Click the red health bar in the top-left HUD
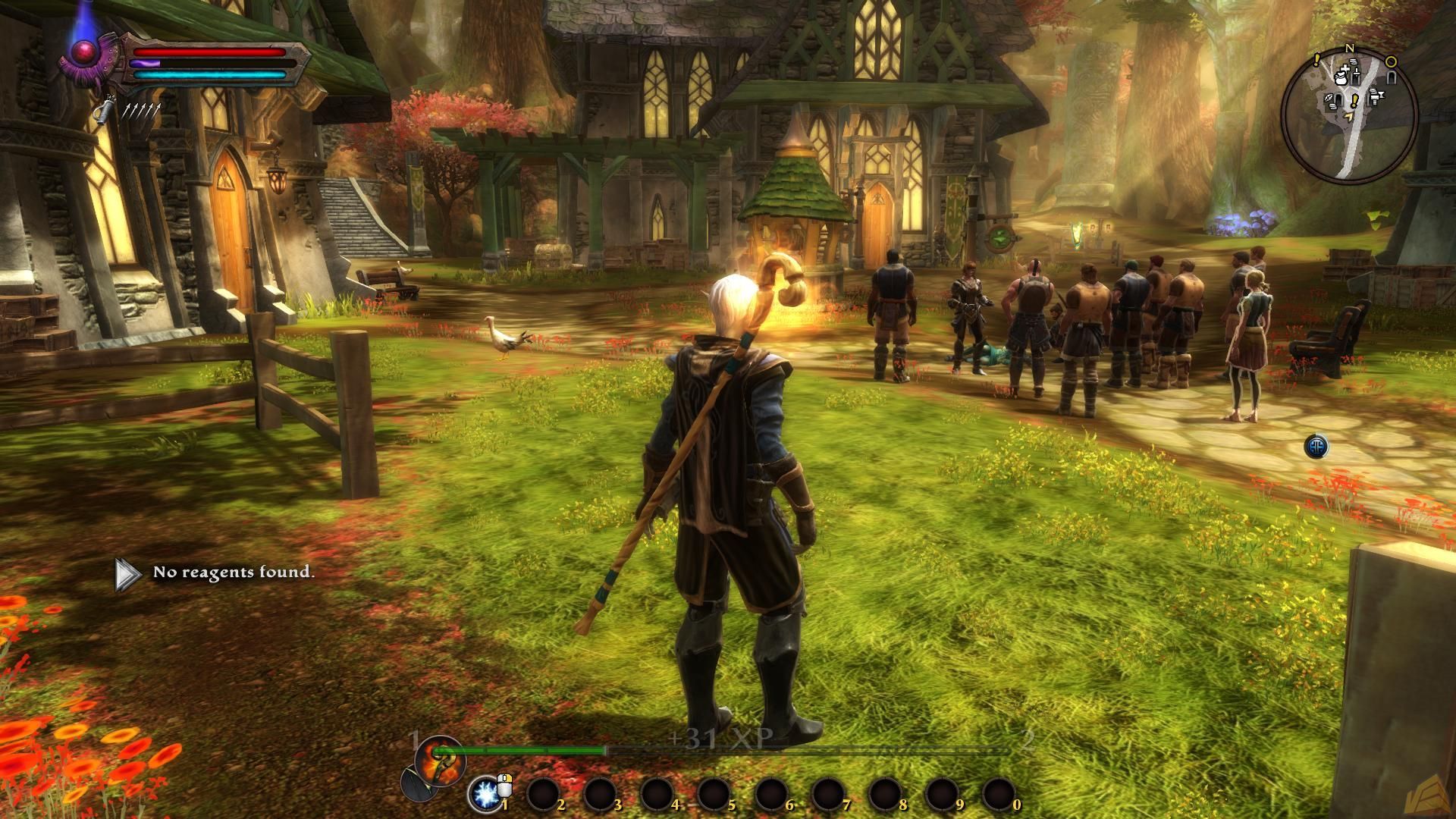Image resolution: width=1456 pixels, height=819 pixels. (x=210, y=52)
